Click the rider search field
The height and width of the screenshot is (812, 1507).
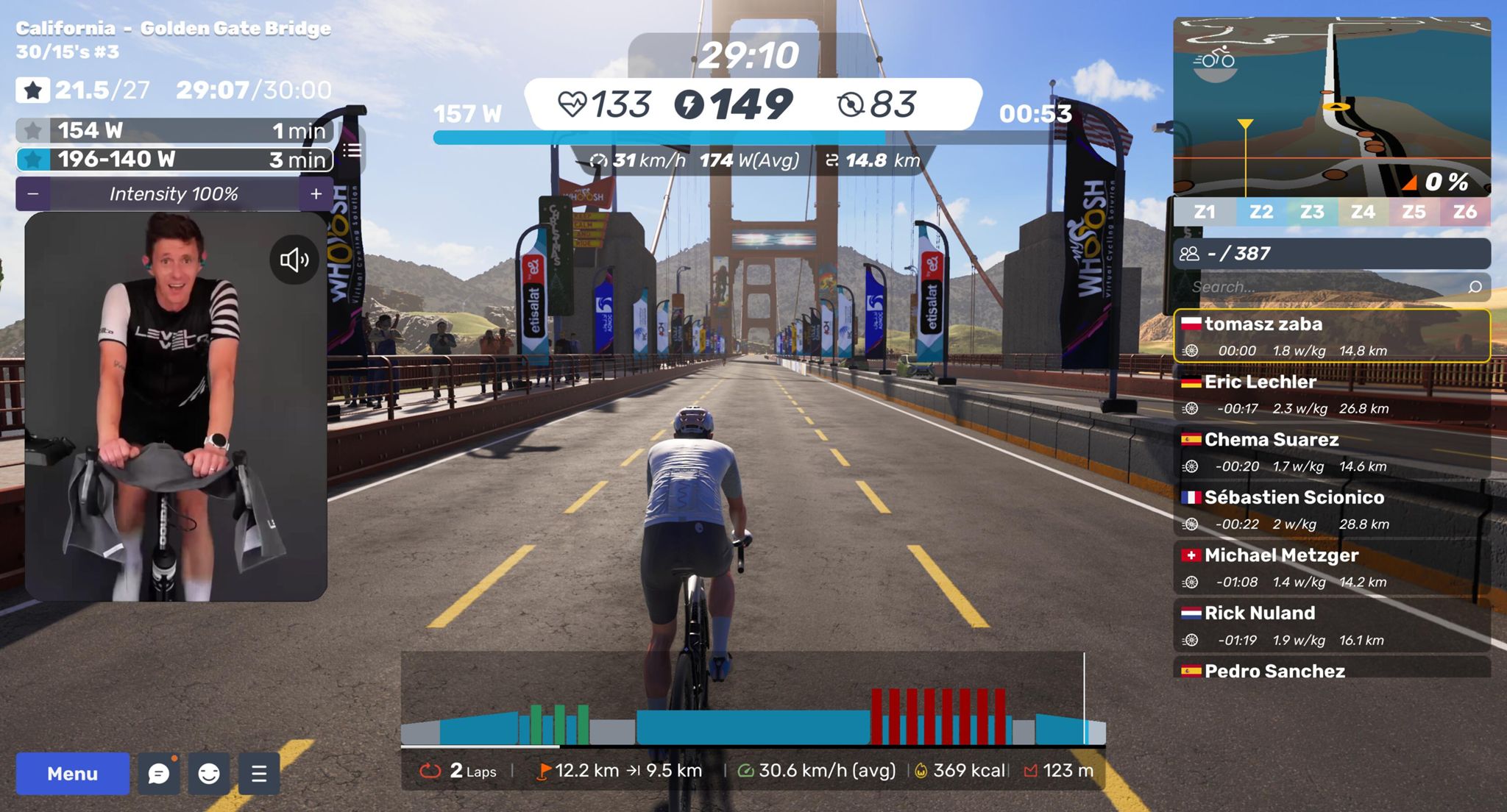point(1325,287)
